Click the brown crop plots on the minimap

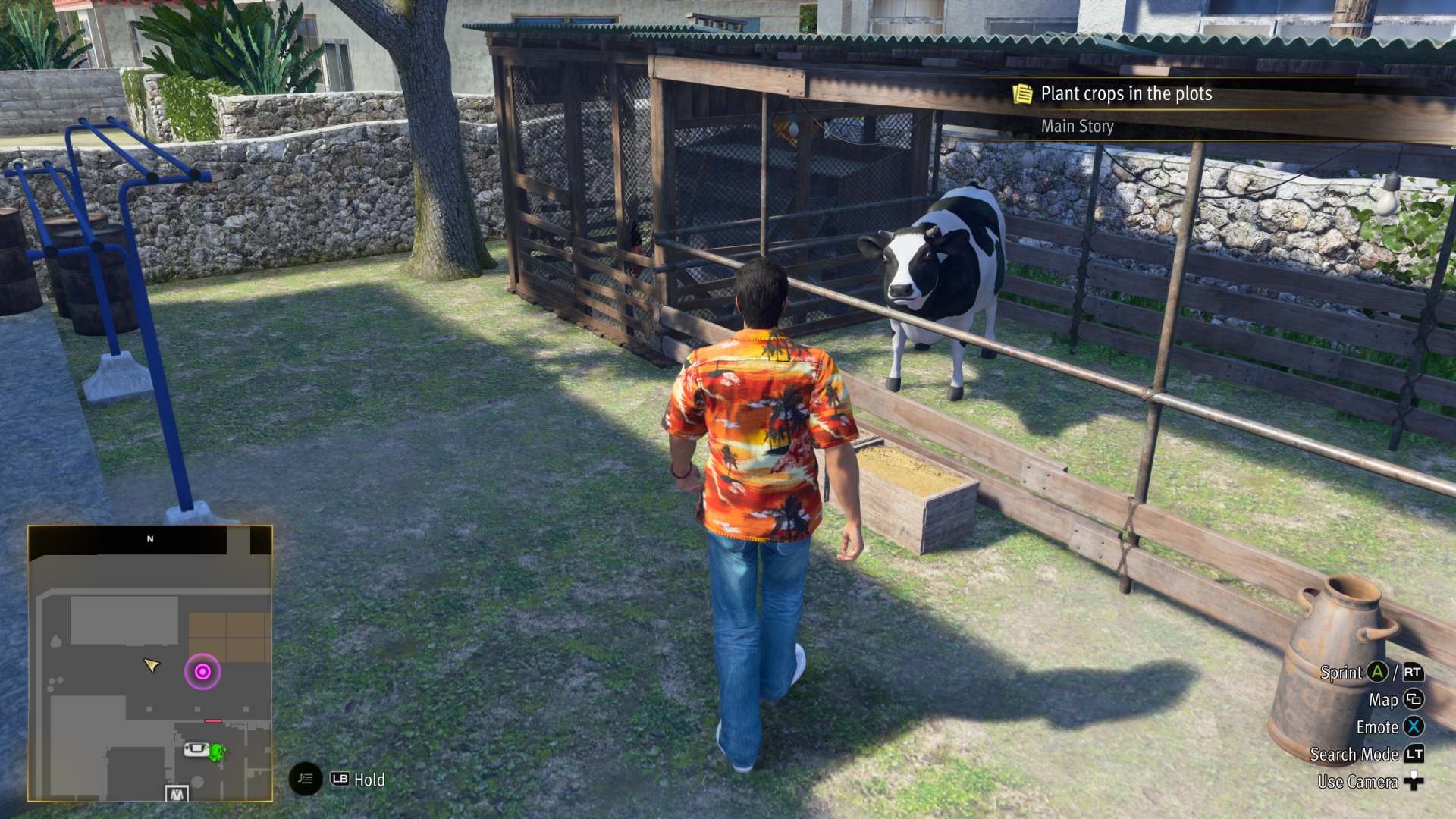[229, 636]
